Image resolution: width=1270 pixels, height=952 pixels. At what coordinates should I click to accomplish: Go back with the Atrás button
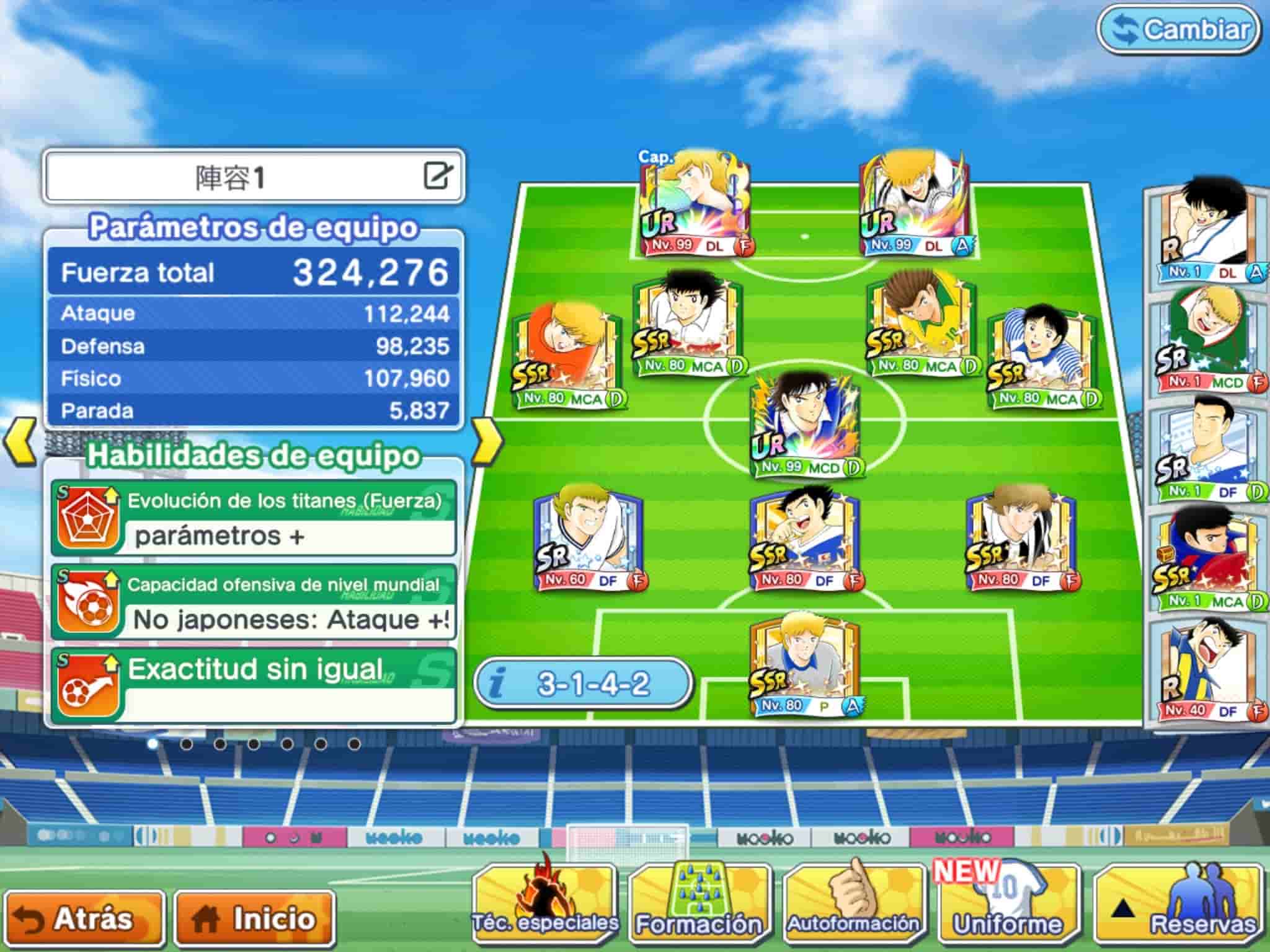coord(84,919)
